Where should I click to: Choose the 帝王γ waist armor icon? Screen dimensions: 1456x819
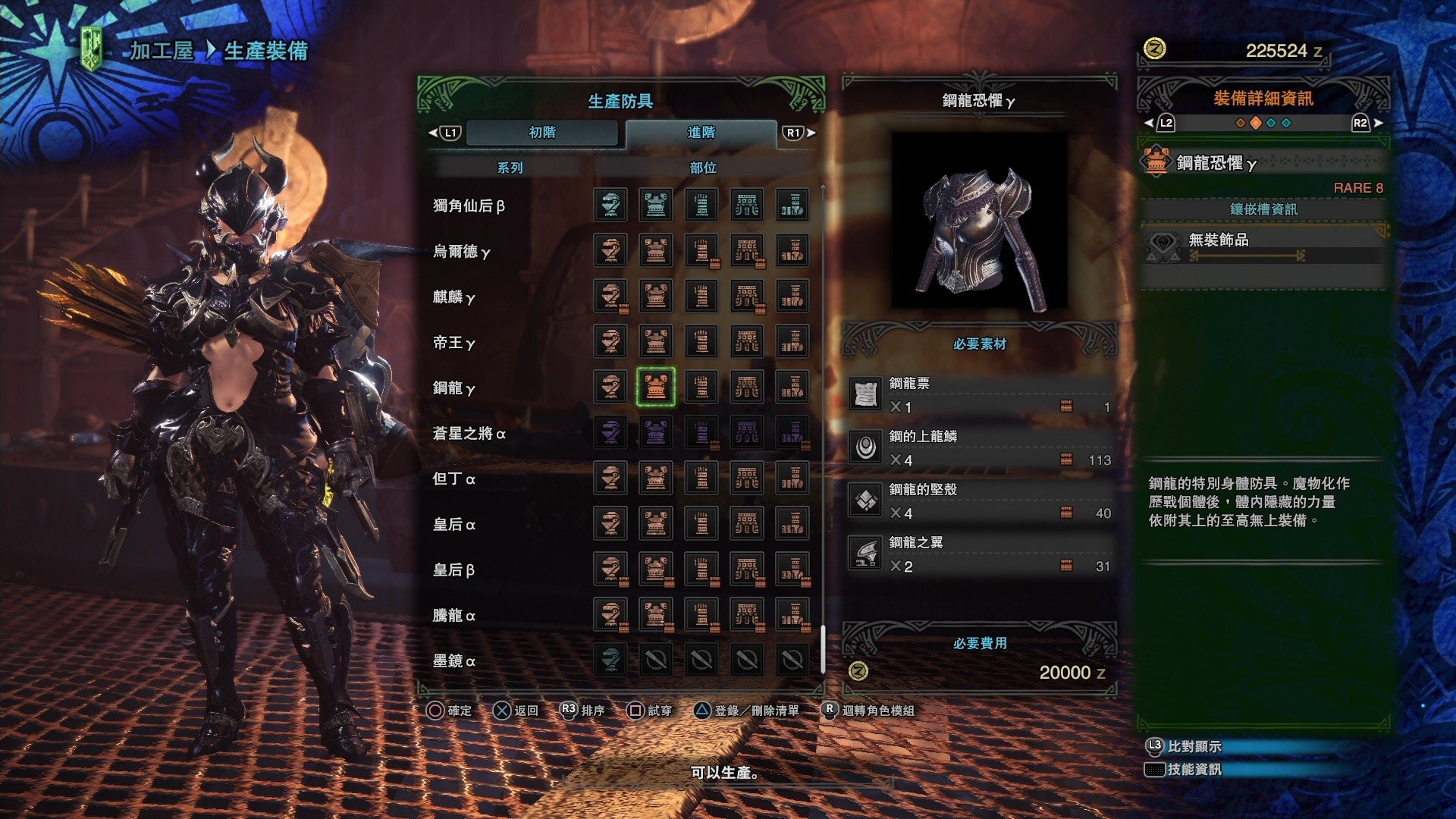pos(747,341)
